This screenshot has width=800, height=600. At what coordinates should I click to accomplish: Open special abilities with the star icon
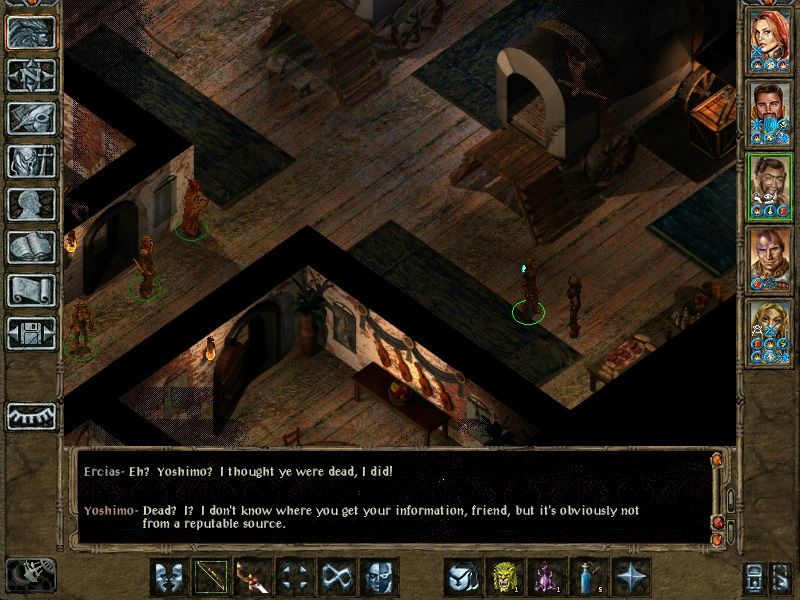click(x=633, y=577)
